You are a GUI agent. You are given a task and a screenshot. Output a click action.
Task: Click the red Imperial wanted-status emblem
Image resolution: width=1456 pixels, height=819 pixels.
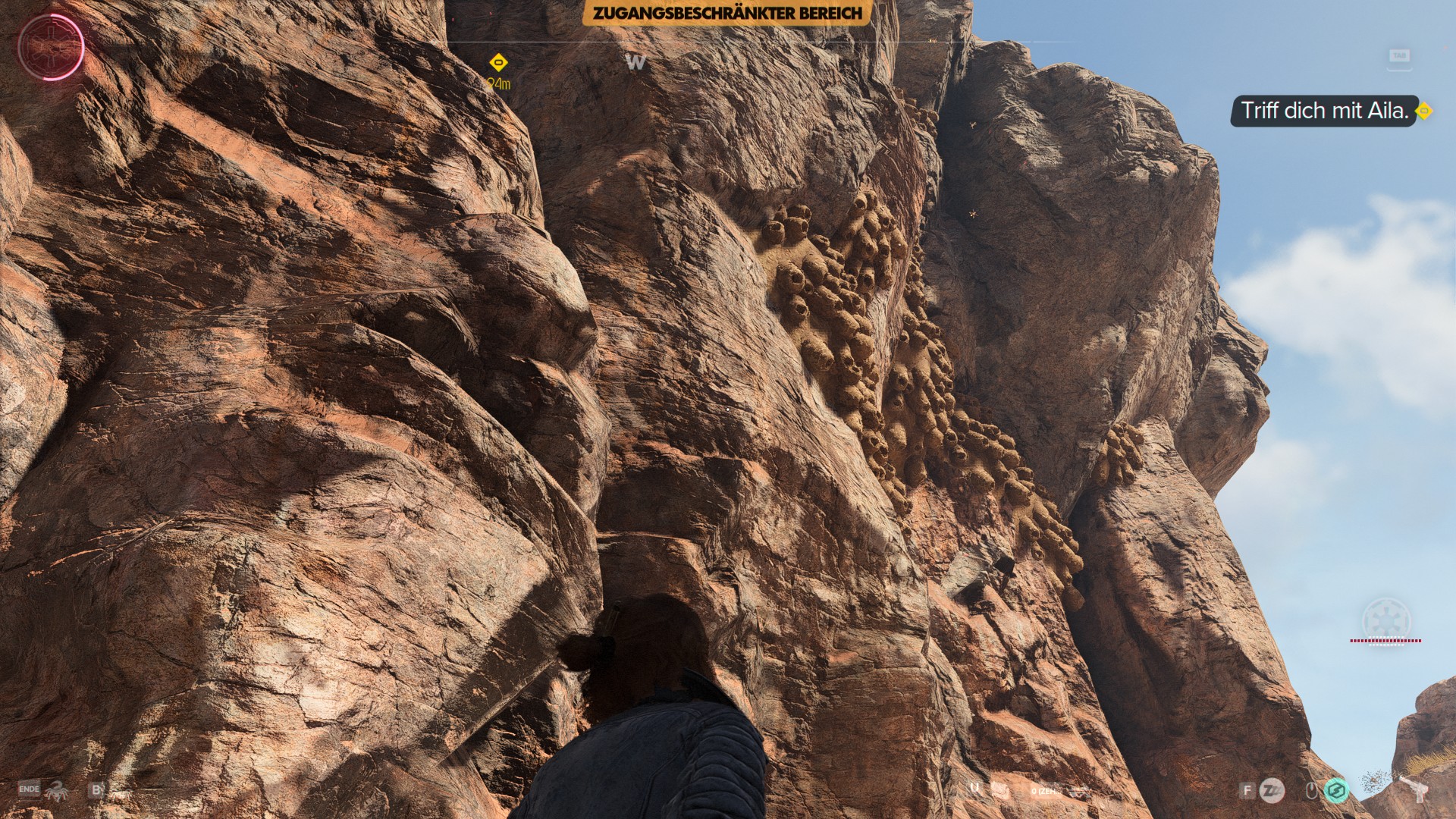pyautogui.click(x=50, y=46)
